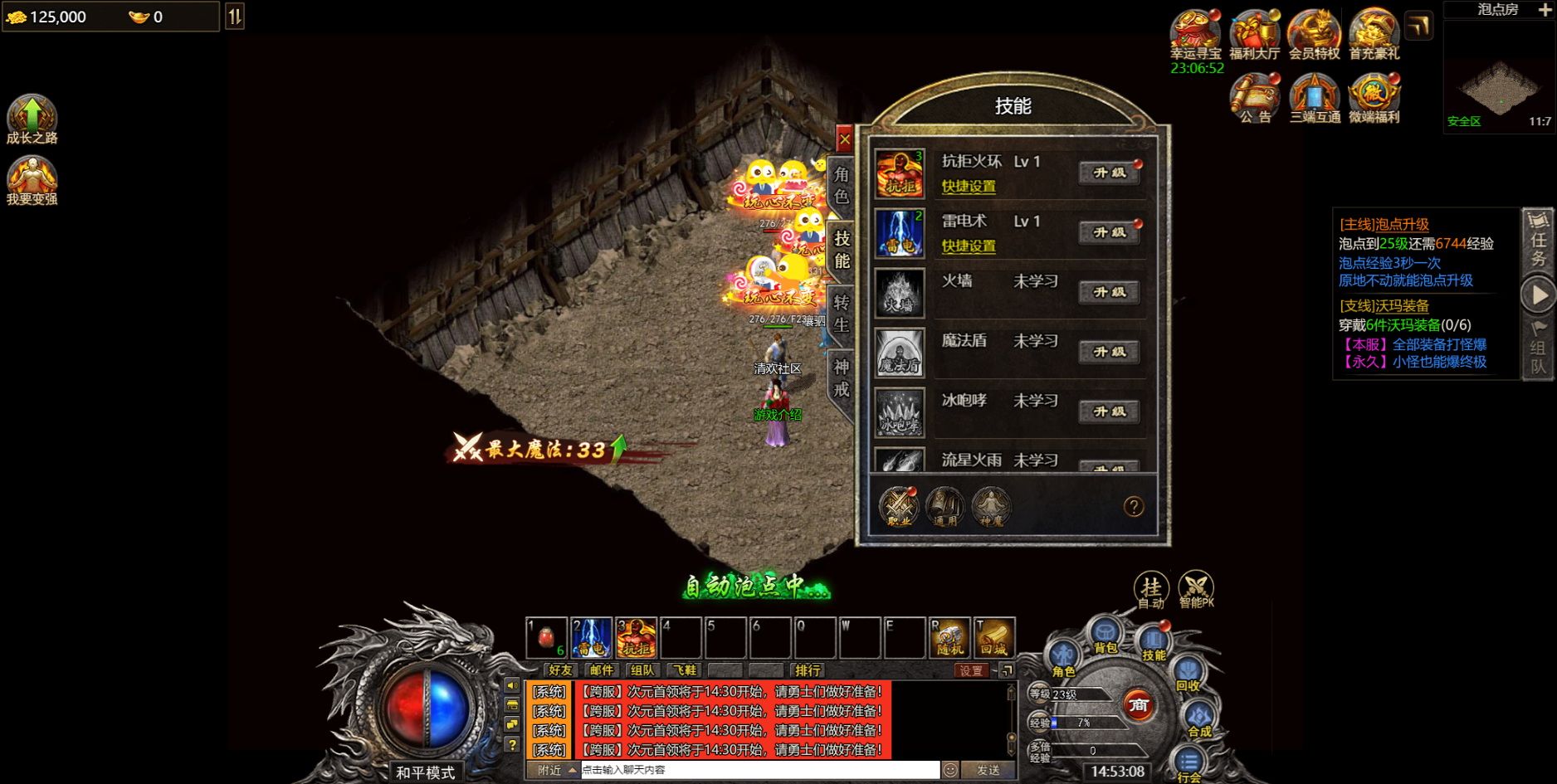Select the 通用 skill category
The width and height of the screenshot is (1557, 784).
point(944,506)
